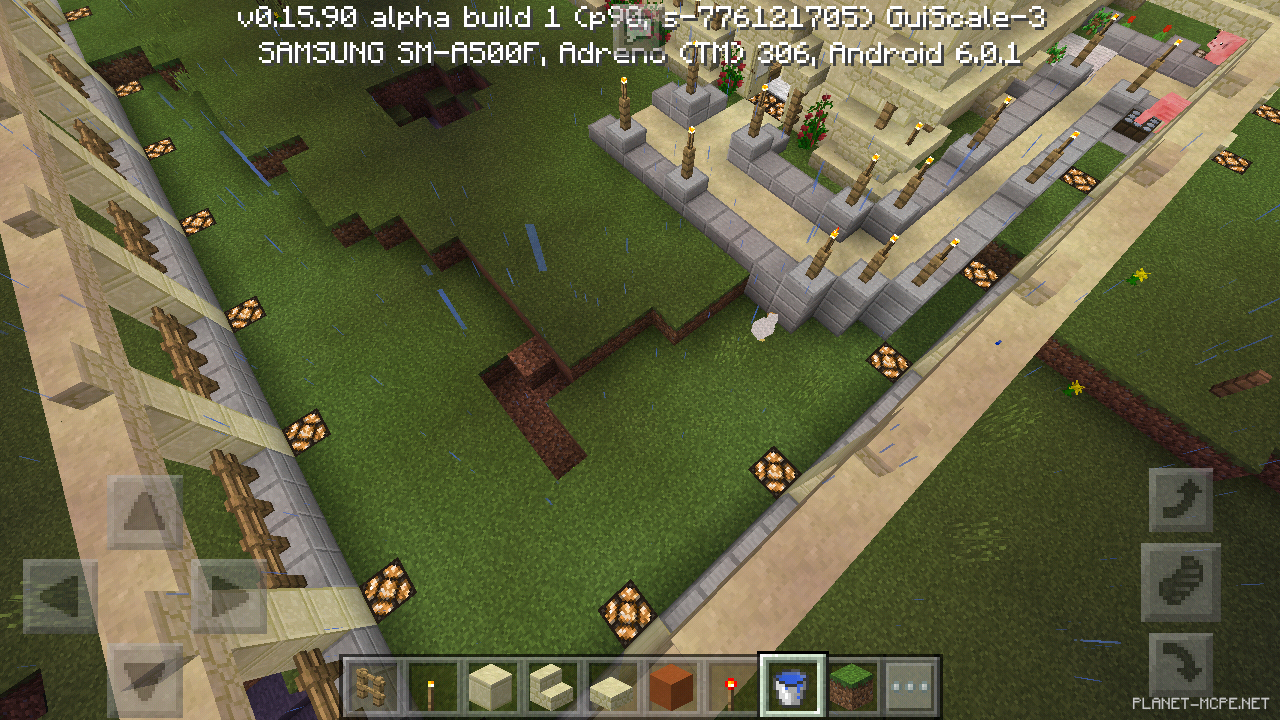Choose the orange clay block slot

pyautogui.click(x=671, y=687)
